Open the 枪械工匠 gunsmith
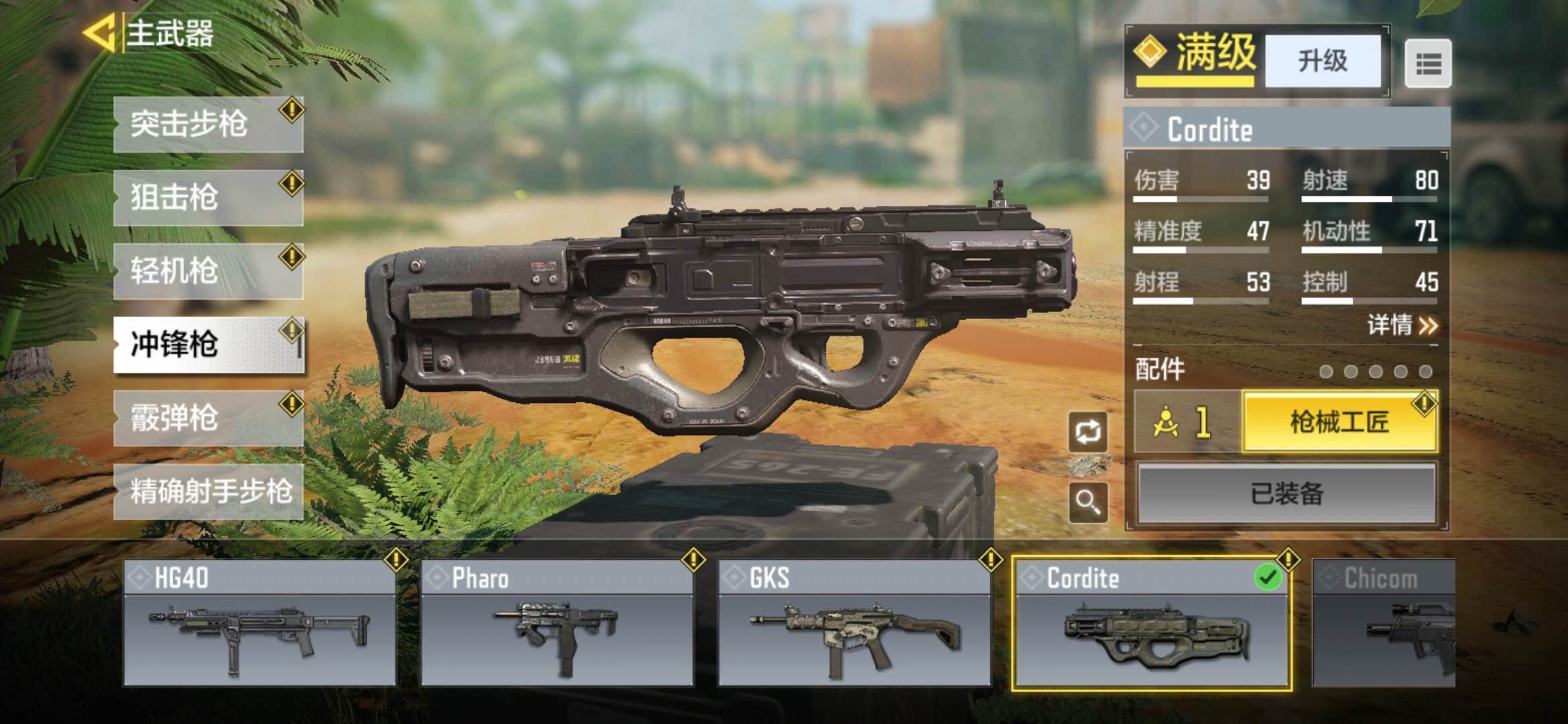The image size is (1568, 724). pyautogui.click(x=1339, y=422)
